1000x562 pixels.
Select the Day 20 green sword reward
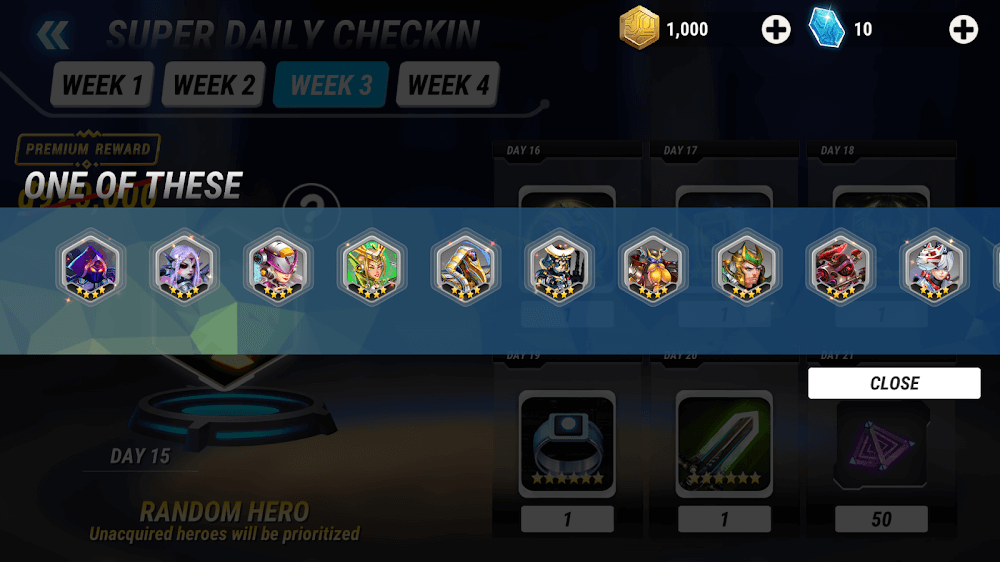coord(724,443)
